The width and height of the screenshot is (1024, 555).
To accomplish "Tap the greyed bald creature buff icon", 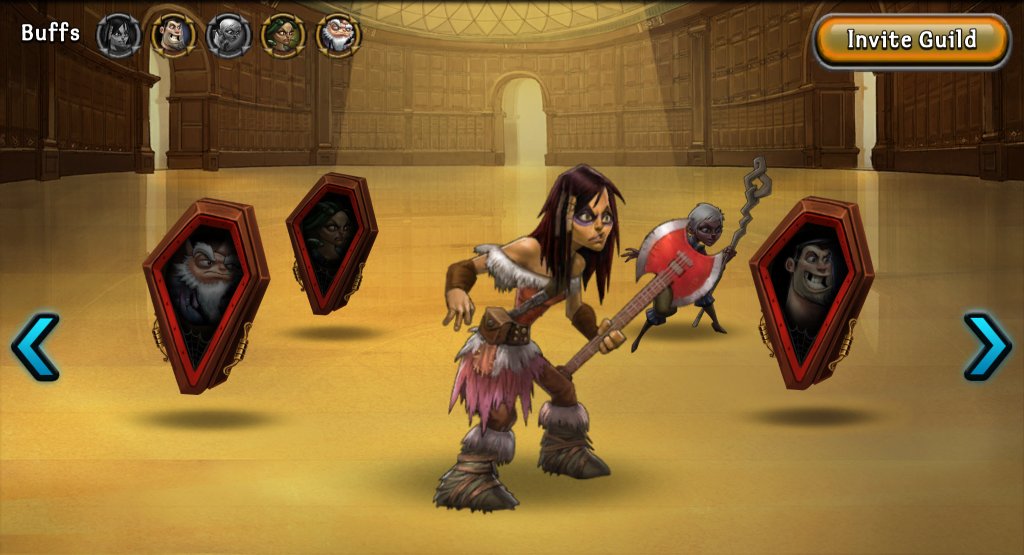I will click(228, 35).
